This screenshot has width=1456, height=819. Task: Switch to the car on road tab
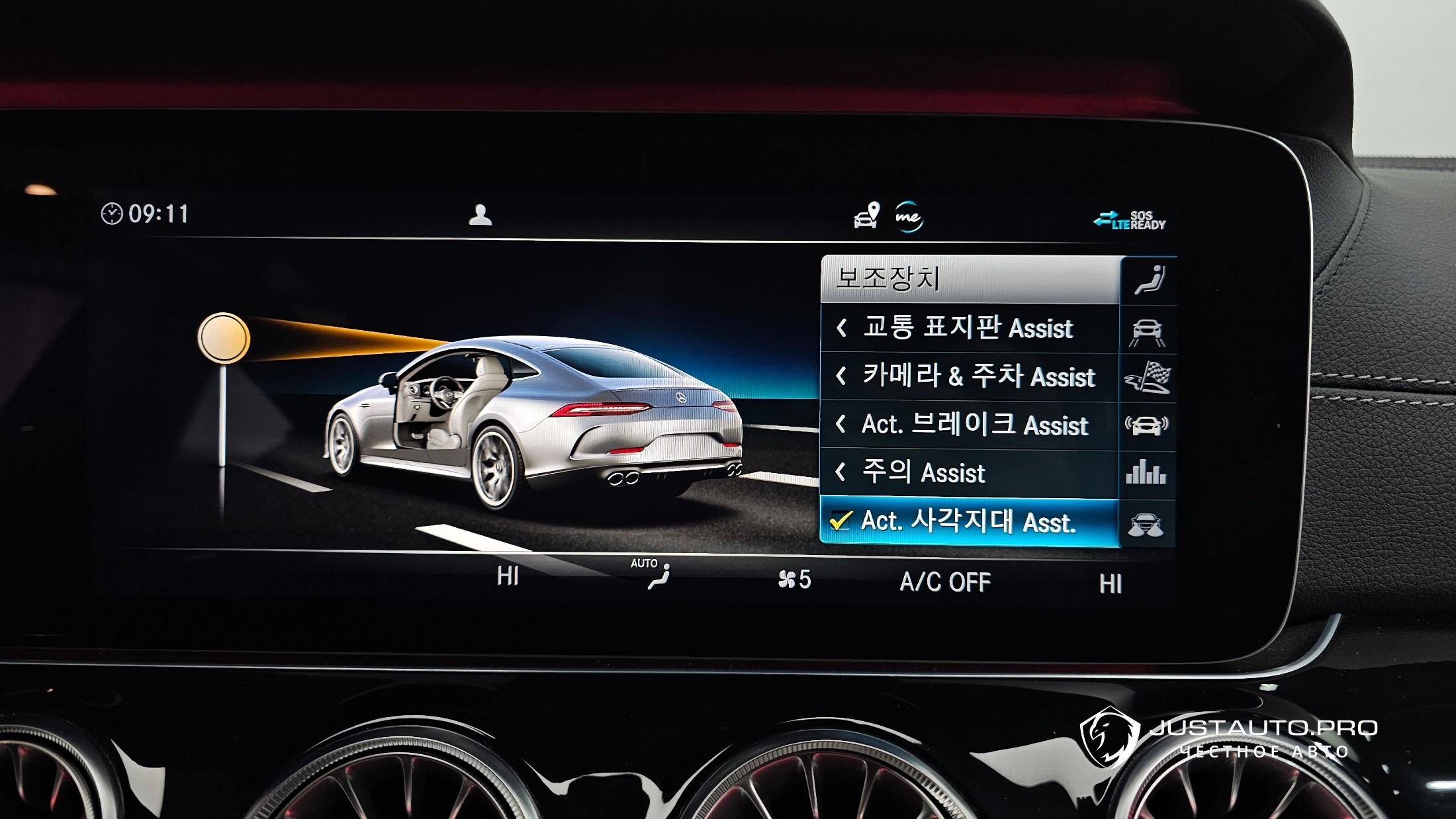pyautogui.click(x=1147, y=331)
